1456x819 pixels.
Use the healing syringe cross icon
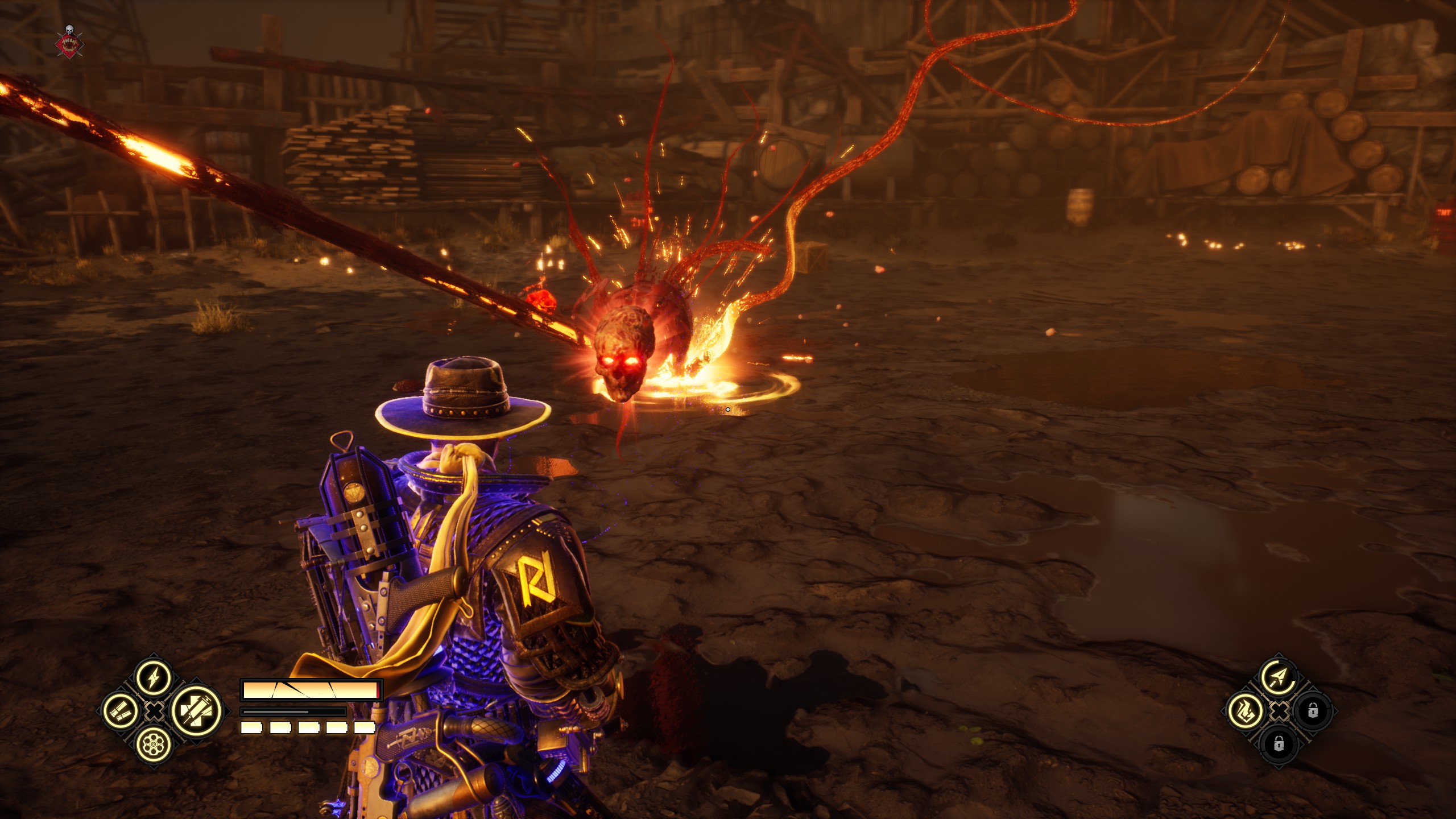coord(196,711)
